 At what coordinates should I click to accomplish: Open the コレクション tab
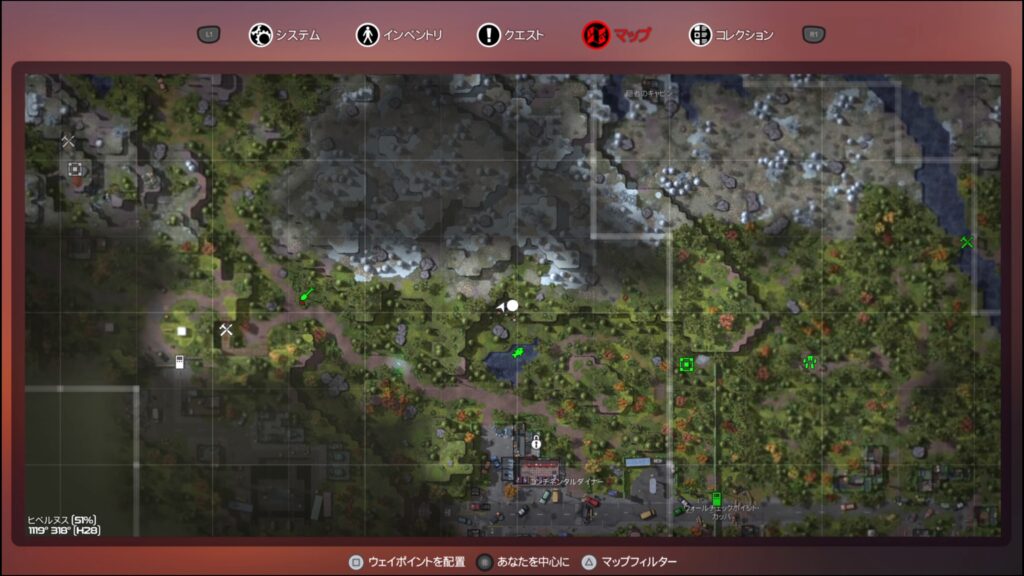(731, 35)
